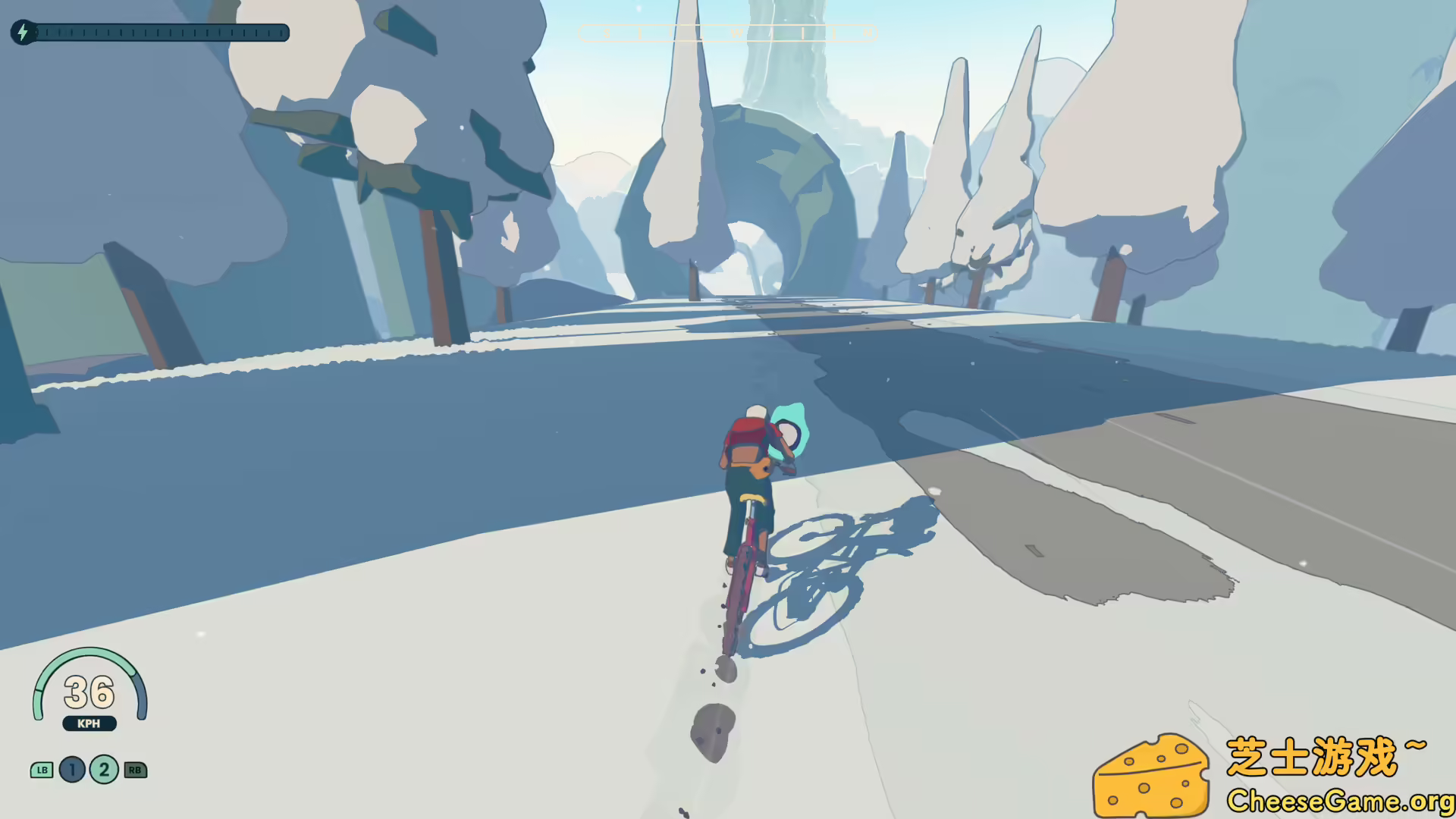Toggle gear 1 on the shift display
1456x819 pixels.
71,770
